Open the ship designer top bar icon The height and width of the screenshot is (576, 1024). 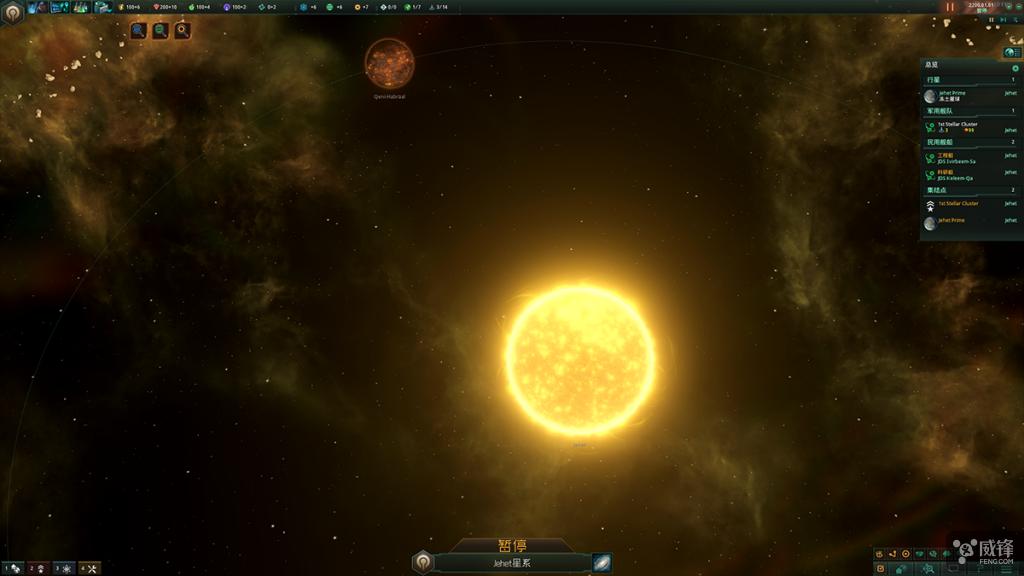pyautogui.click(x=102, y=7)
